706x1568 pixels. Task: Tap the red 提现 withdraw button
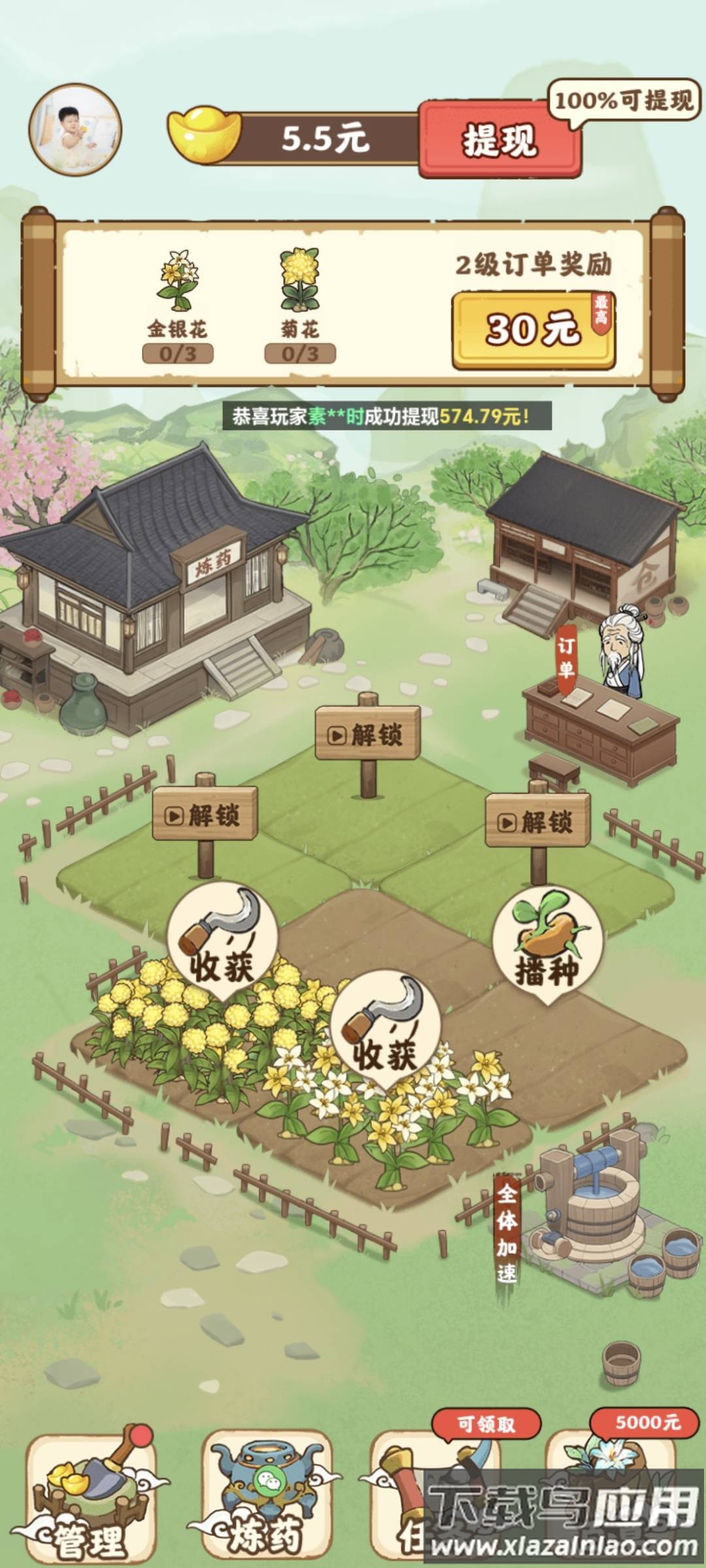(499, 139)
